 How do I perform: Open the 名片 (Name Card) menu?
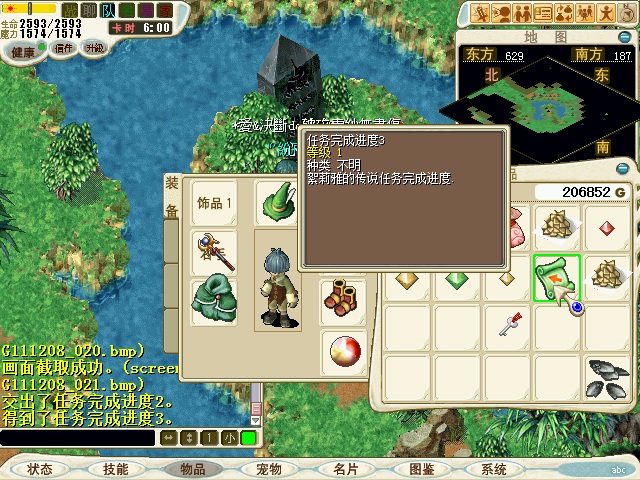pyautogui.click(x=346, y=468)
